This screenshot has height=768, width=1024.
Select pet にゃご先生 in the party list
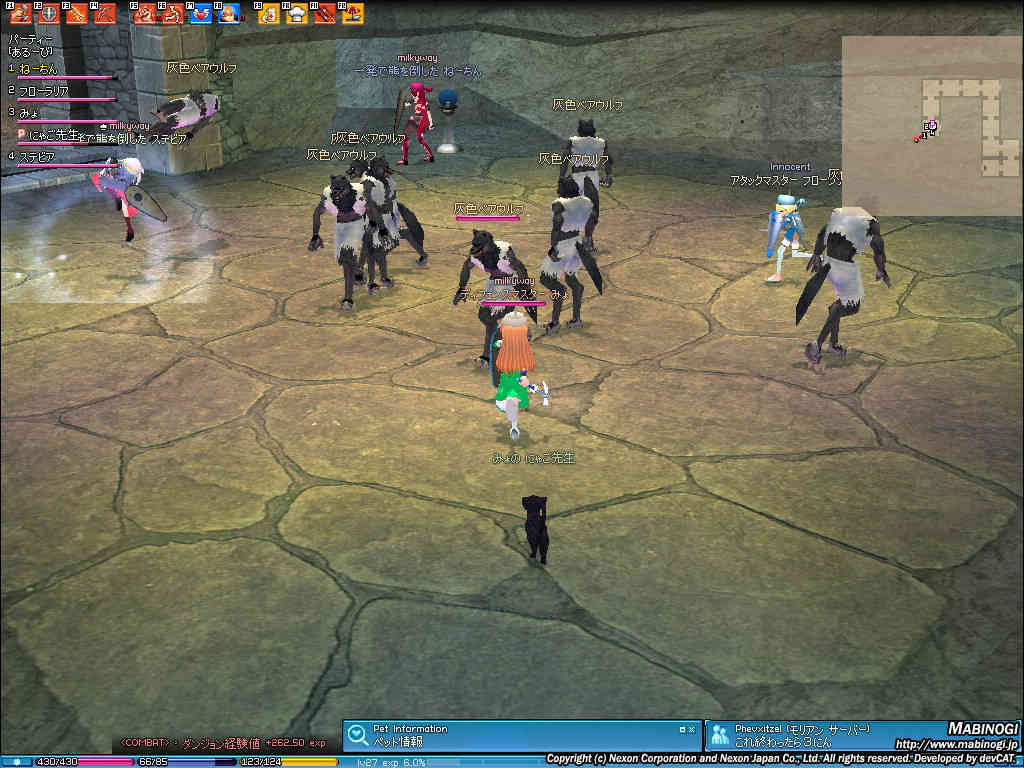pos(54,134)
